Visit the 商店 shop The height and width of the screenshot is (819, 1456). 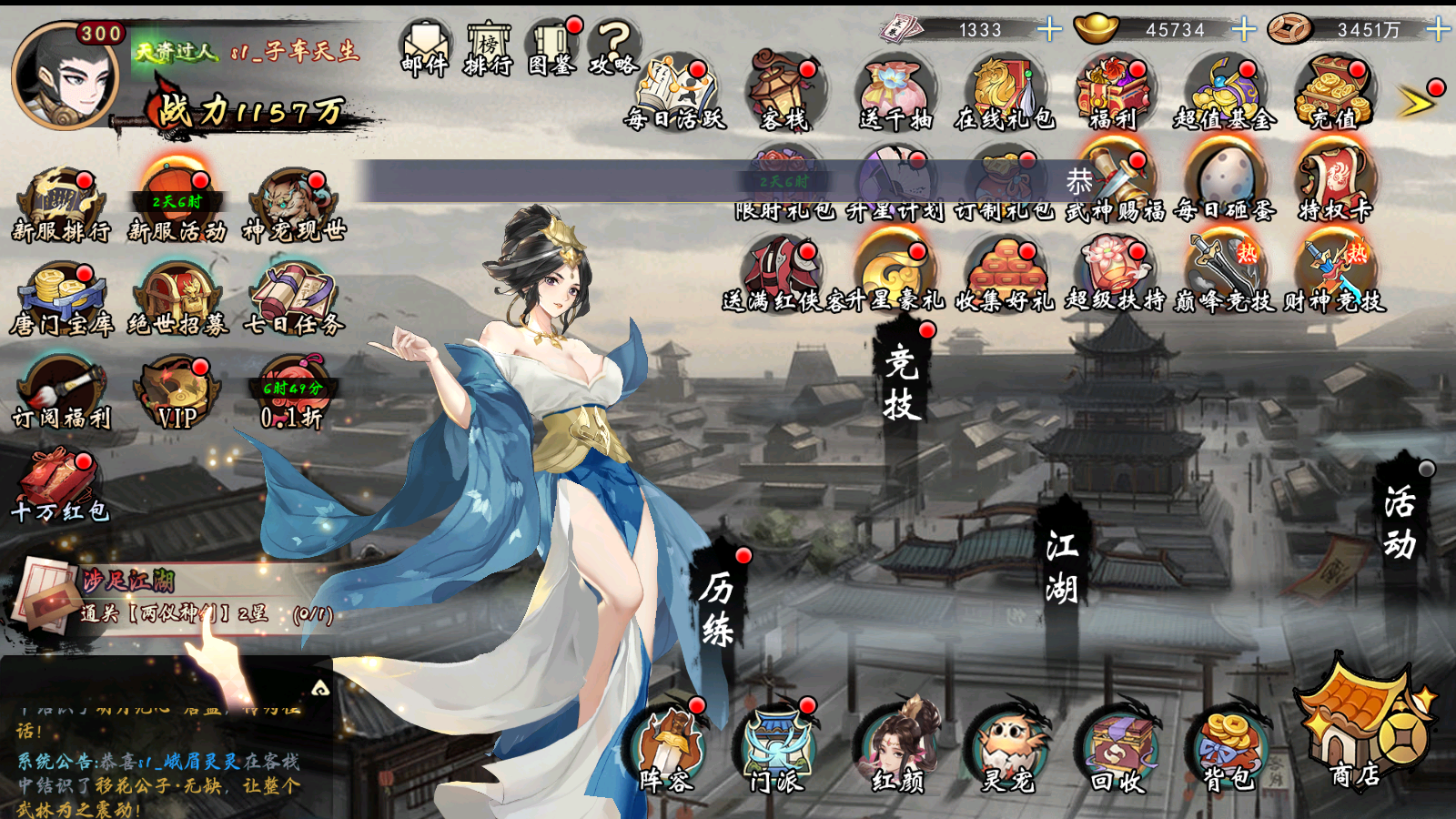coord(1360,728)
